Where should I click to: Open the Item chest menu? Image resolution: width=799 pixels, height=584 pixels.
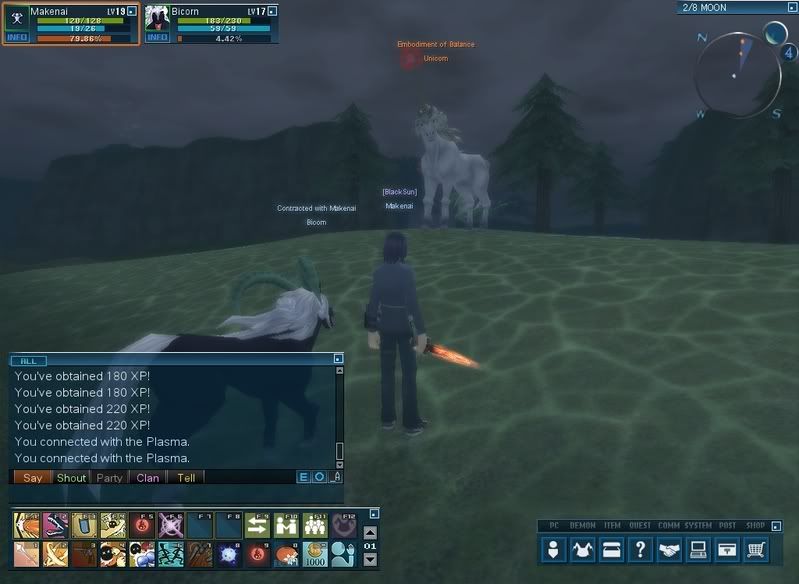pyautogui.click(x=612, y=549)
